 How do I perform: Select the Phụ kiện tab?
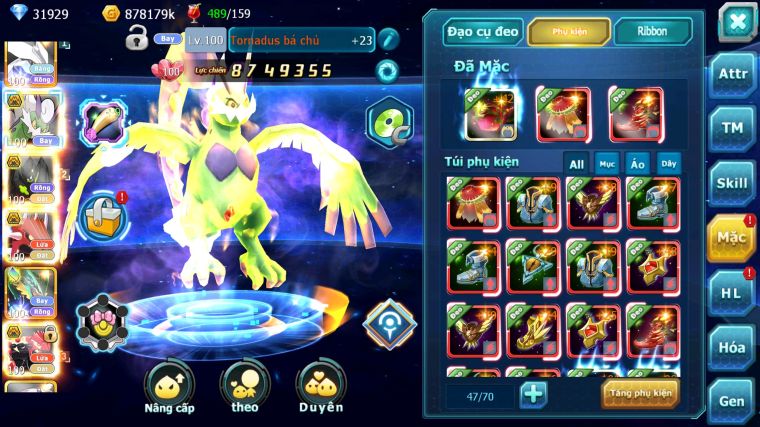click(x=569, y=32)
